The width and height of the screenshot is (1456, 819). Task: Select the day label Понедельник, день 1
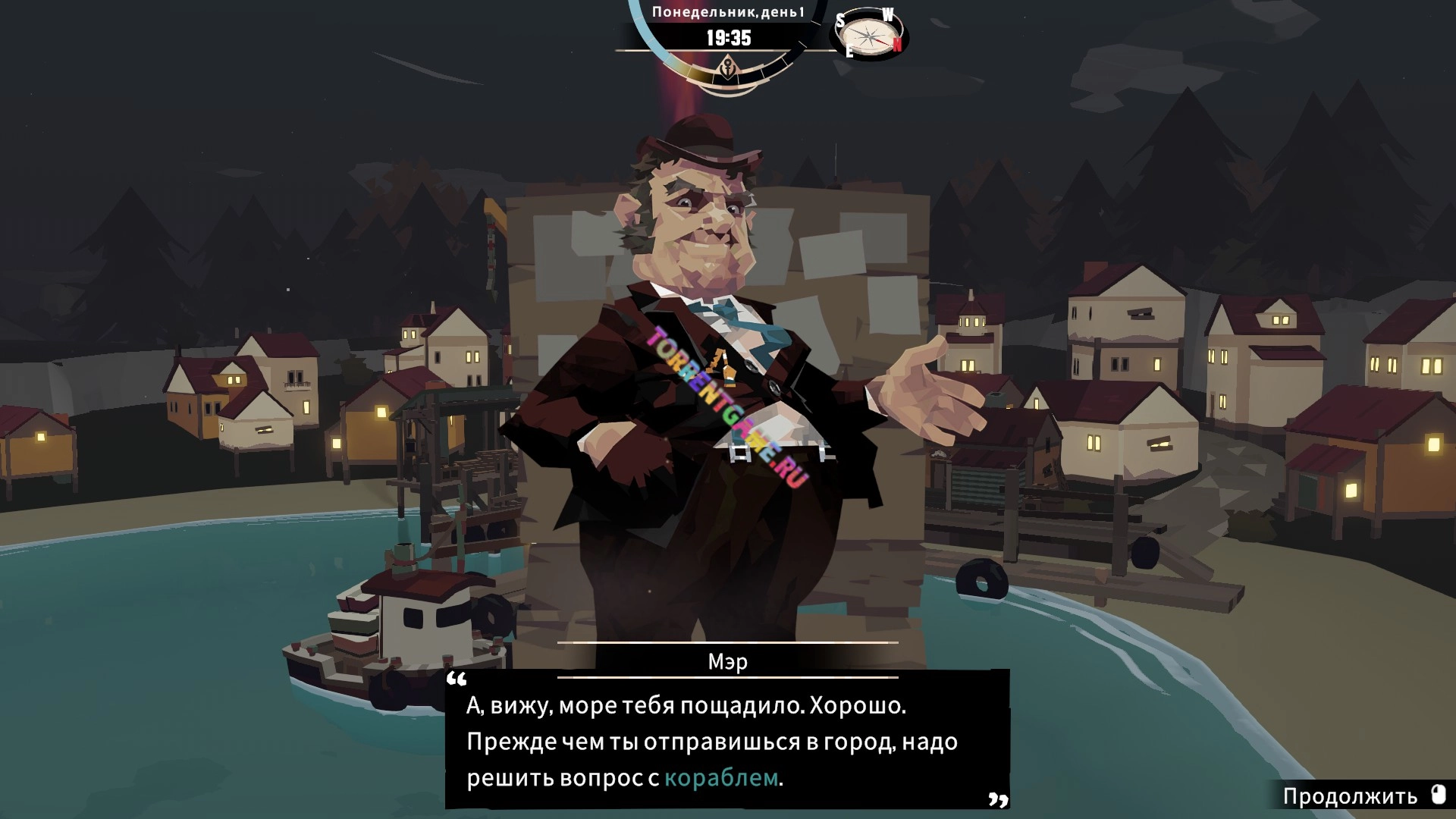[x=729, y=11]
